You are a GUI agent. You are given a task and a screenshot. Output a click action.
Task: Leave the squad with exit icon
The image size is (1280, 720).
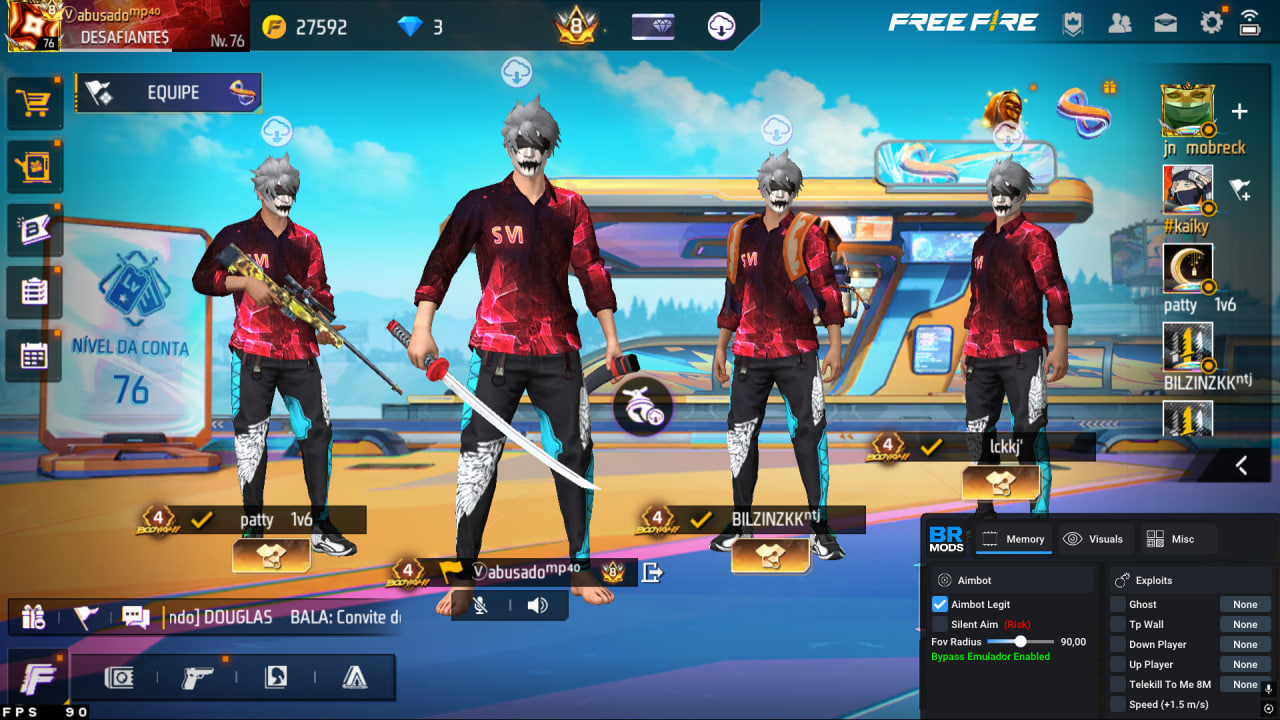coord(652,572)
